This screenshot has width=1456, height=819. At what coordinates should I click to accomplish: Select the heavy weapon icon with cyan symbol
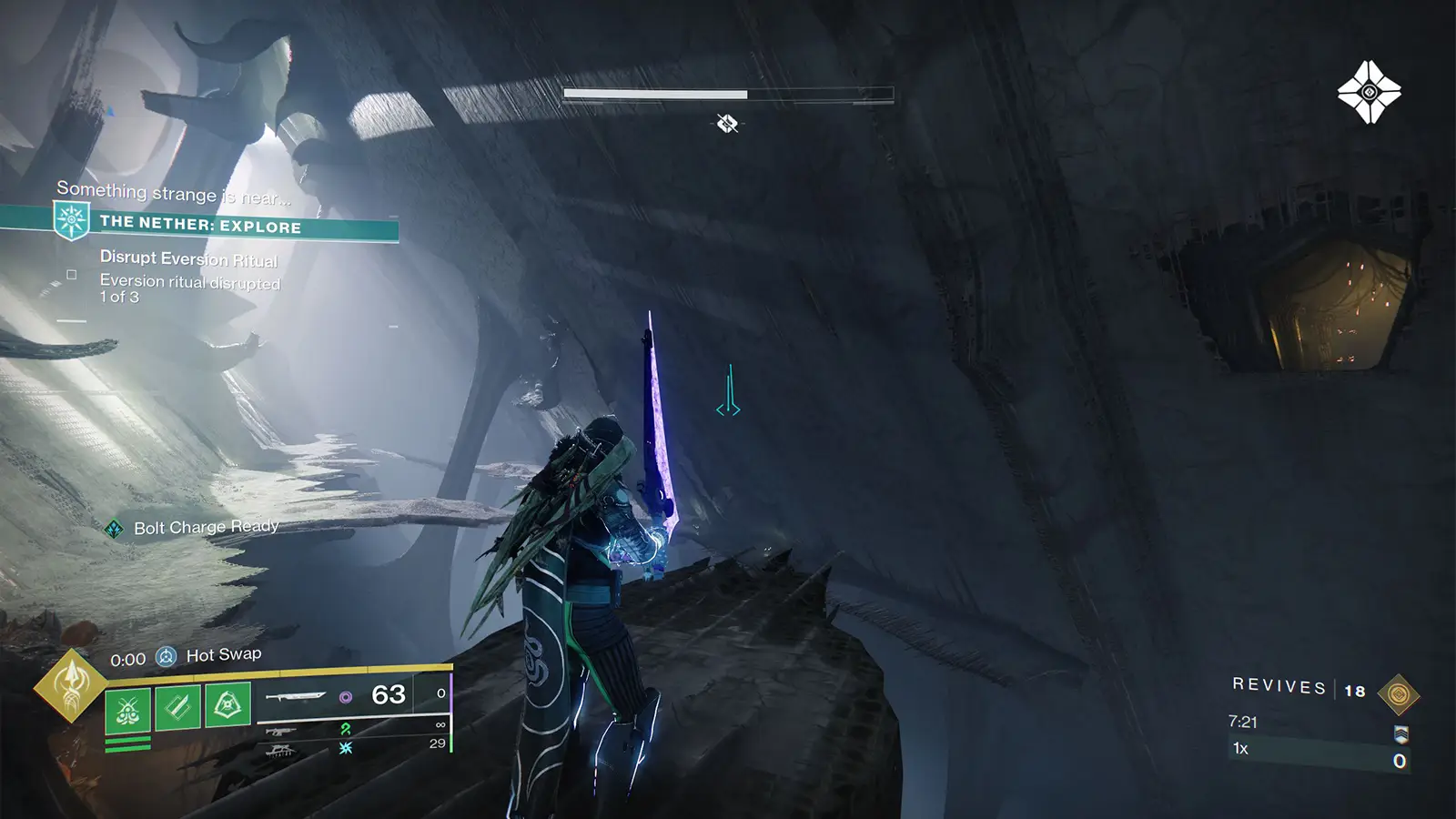[282, 750]
